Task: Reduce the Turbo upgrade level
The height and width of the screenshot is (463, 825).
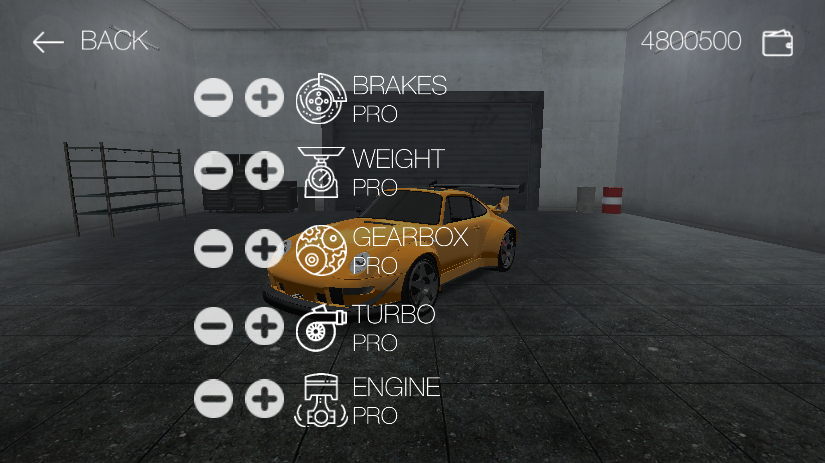Action: click(213, 326)
